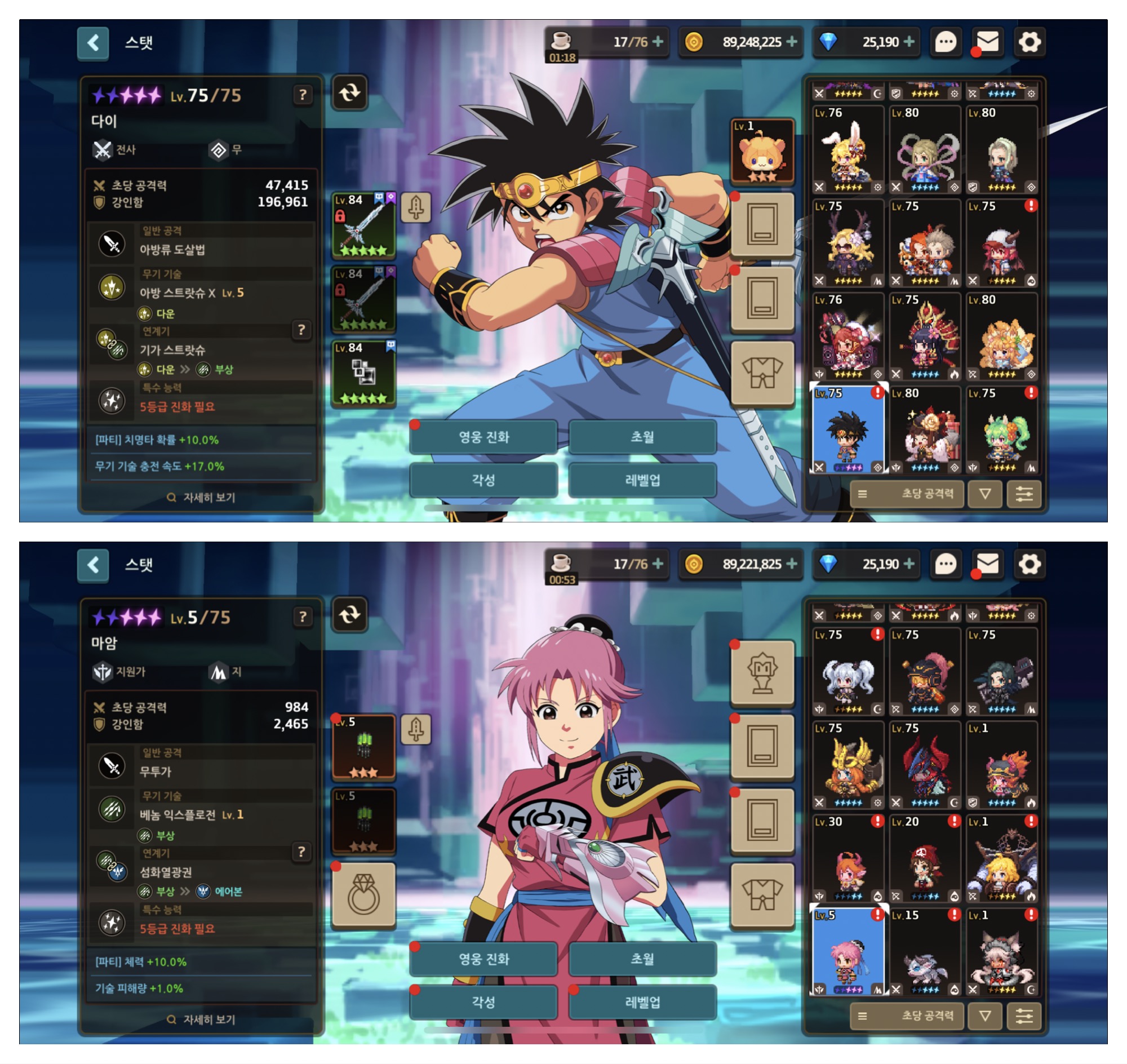Screen dimensions: 1127x1064
Task: Add gold beside the 89,248,225 balance
Action: pos(792,42)
